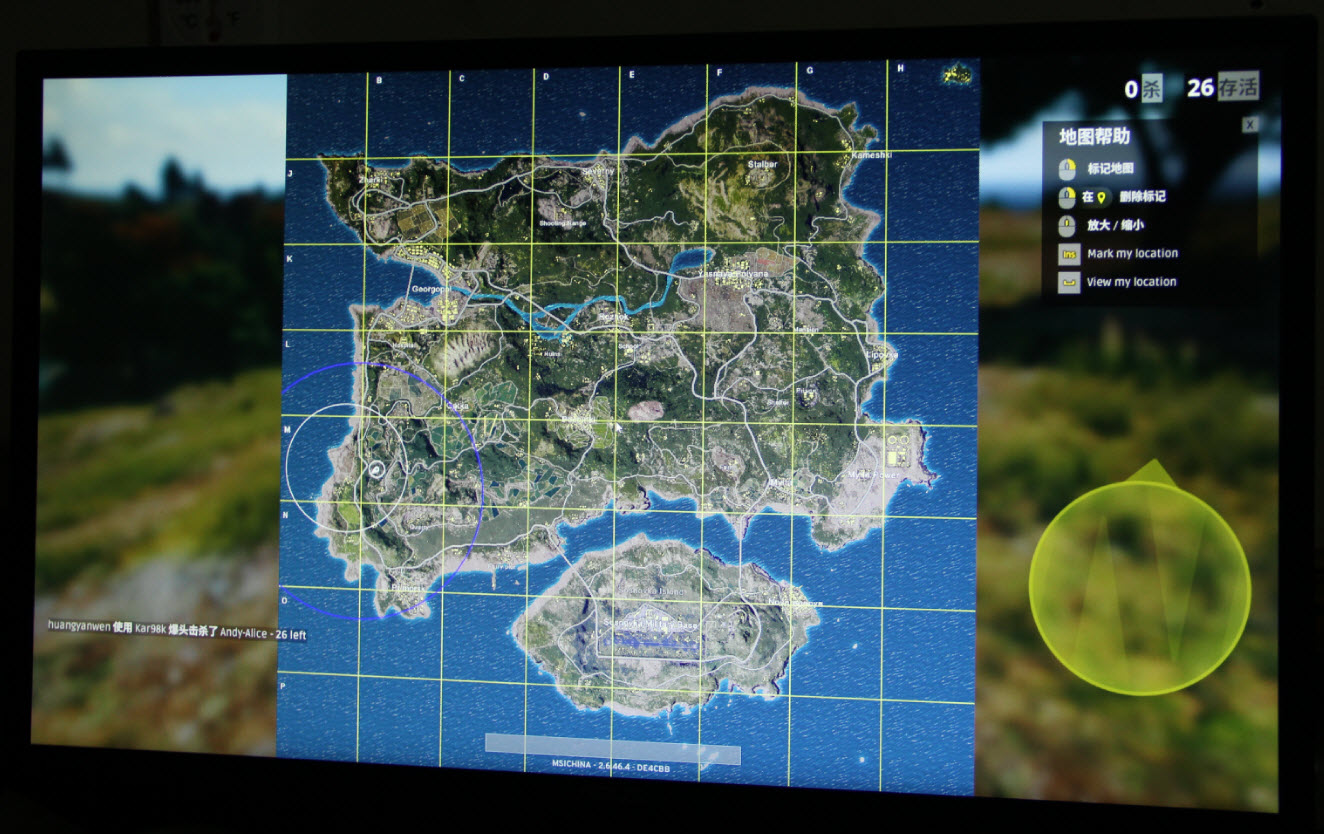Viewport: 1324px width, 834px height.
Task: Select Novorepnoye on the map
Action: coord(796,603)
